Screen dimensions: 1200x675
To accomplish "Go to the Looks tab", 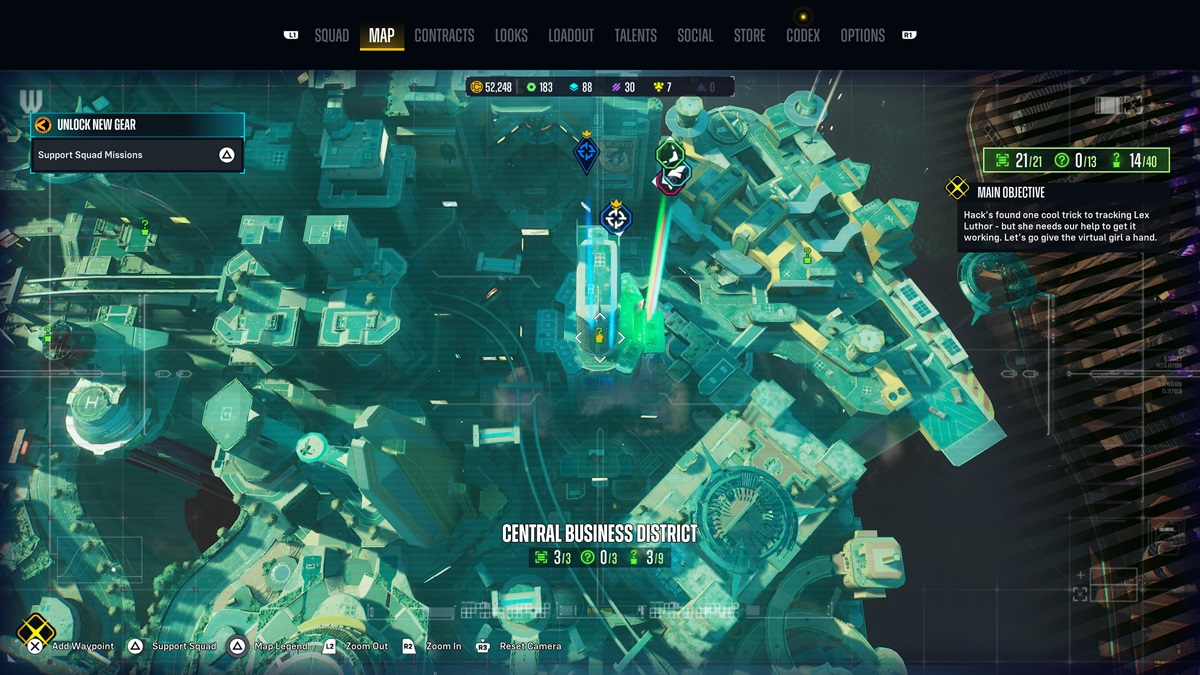I will click(x=511, y=36).
